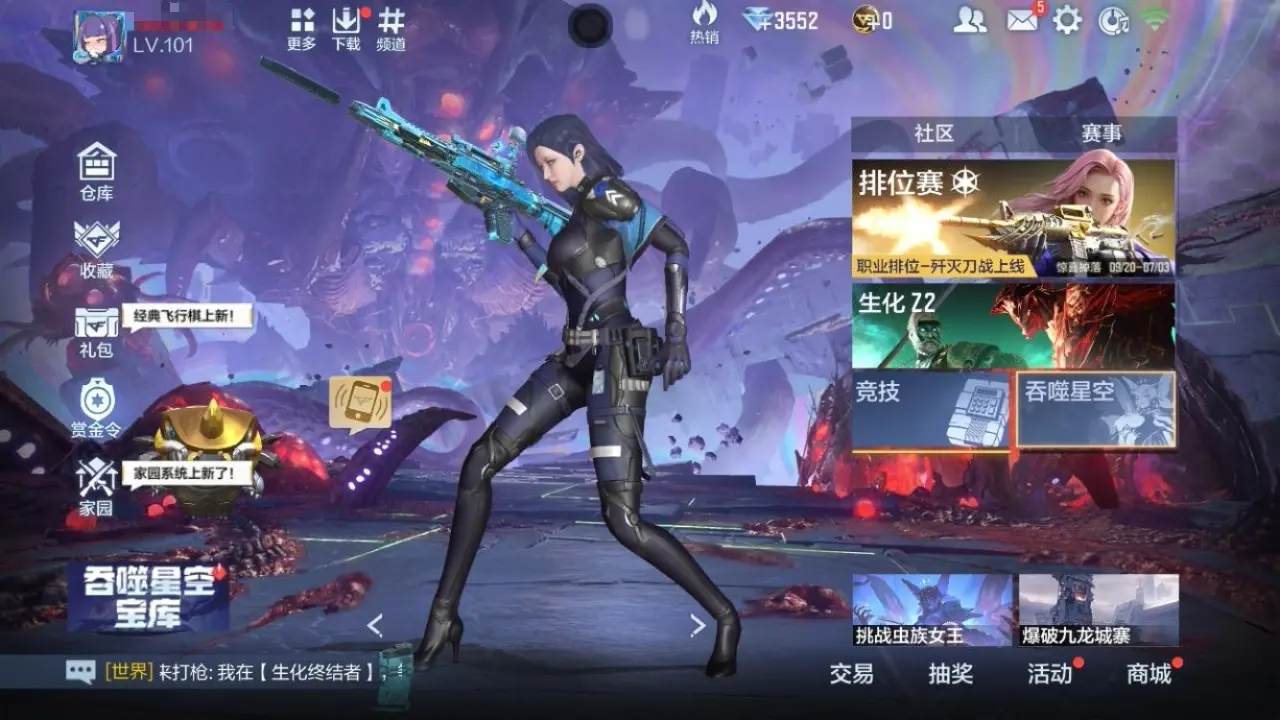Screen dimensions: 1280x720
Task: Open the 收藏 collection menu
Action: coord(97,247)
